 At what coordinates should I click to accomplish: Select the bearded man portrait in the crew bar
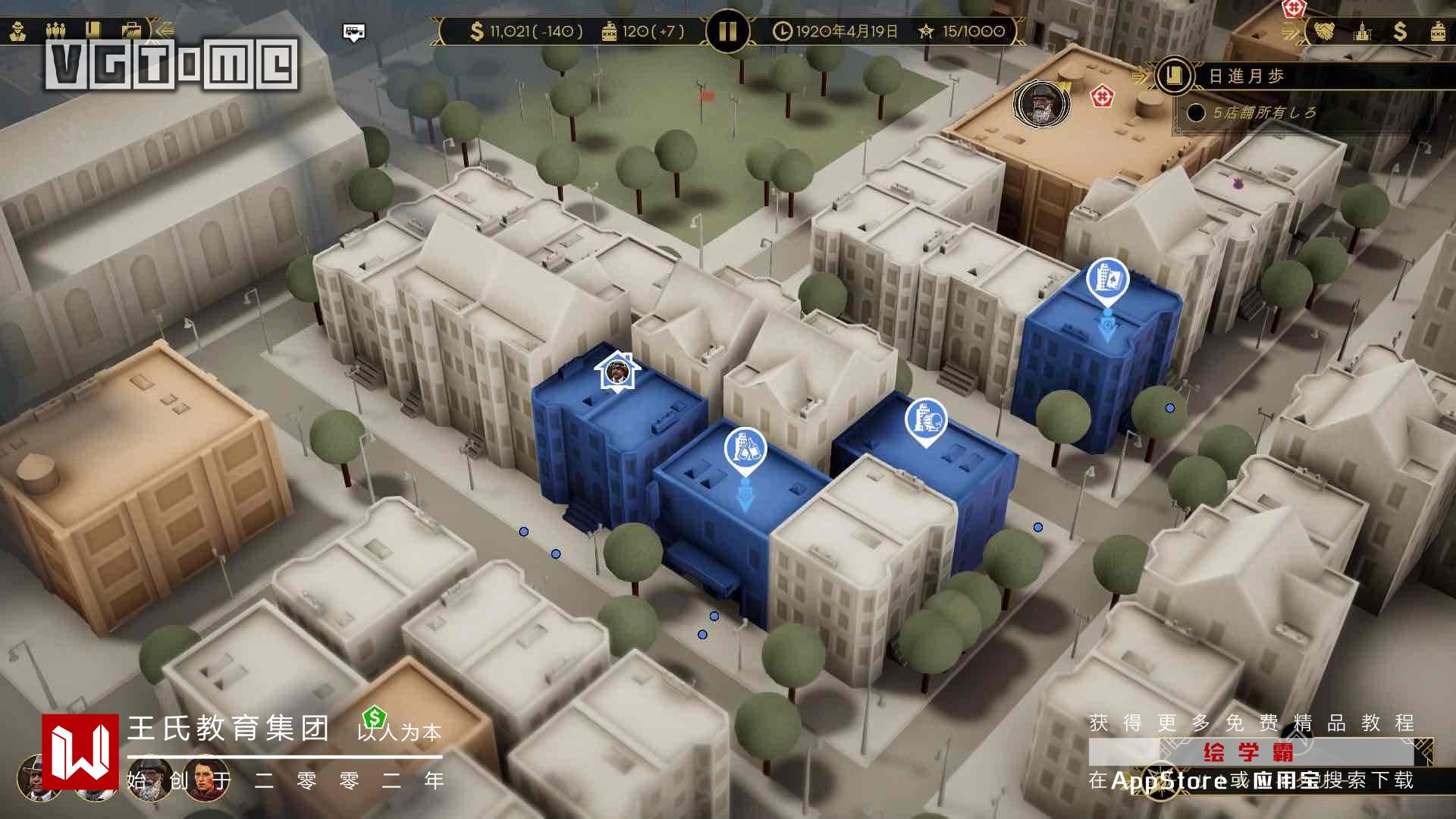pos(149,781)
